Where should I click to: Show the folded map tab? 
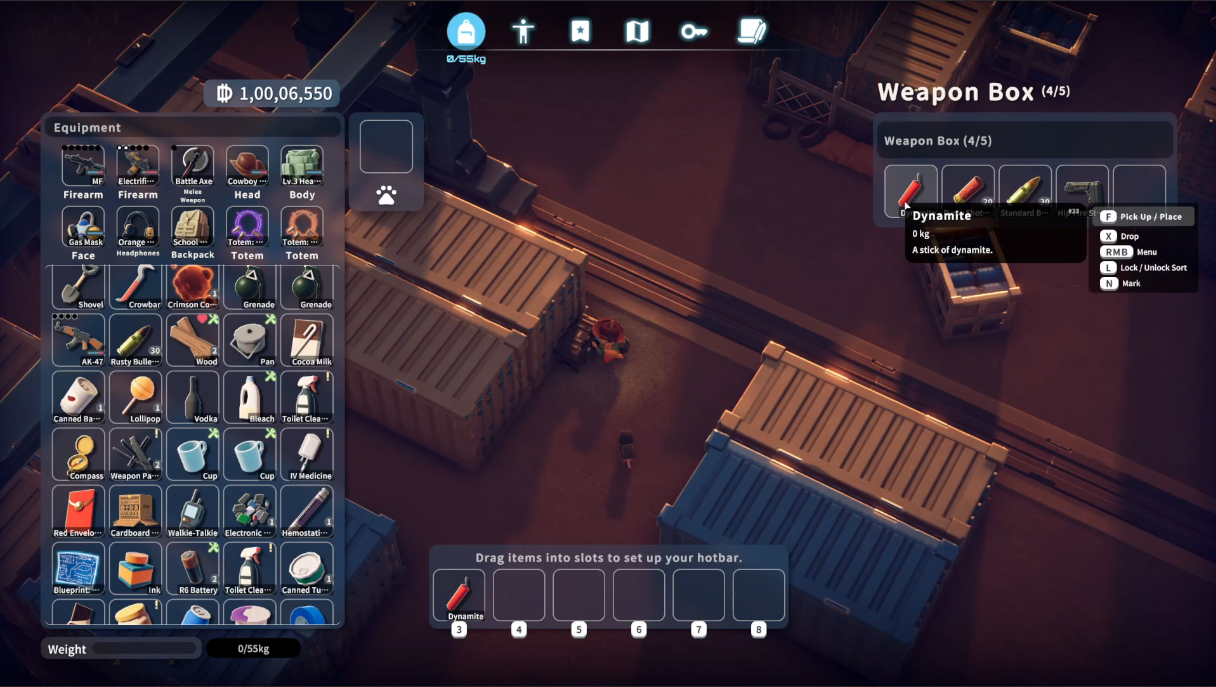(x=637, y=31)
